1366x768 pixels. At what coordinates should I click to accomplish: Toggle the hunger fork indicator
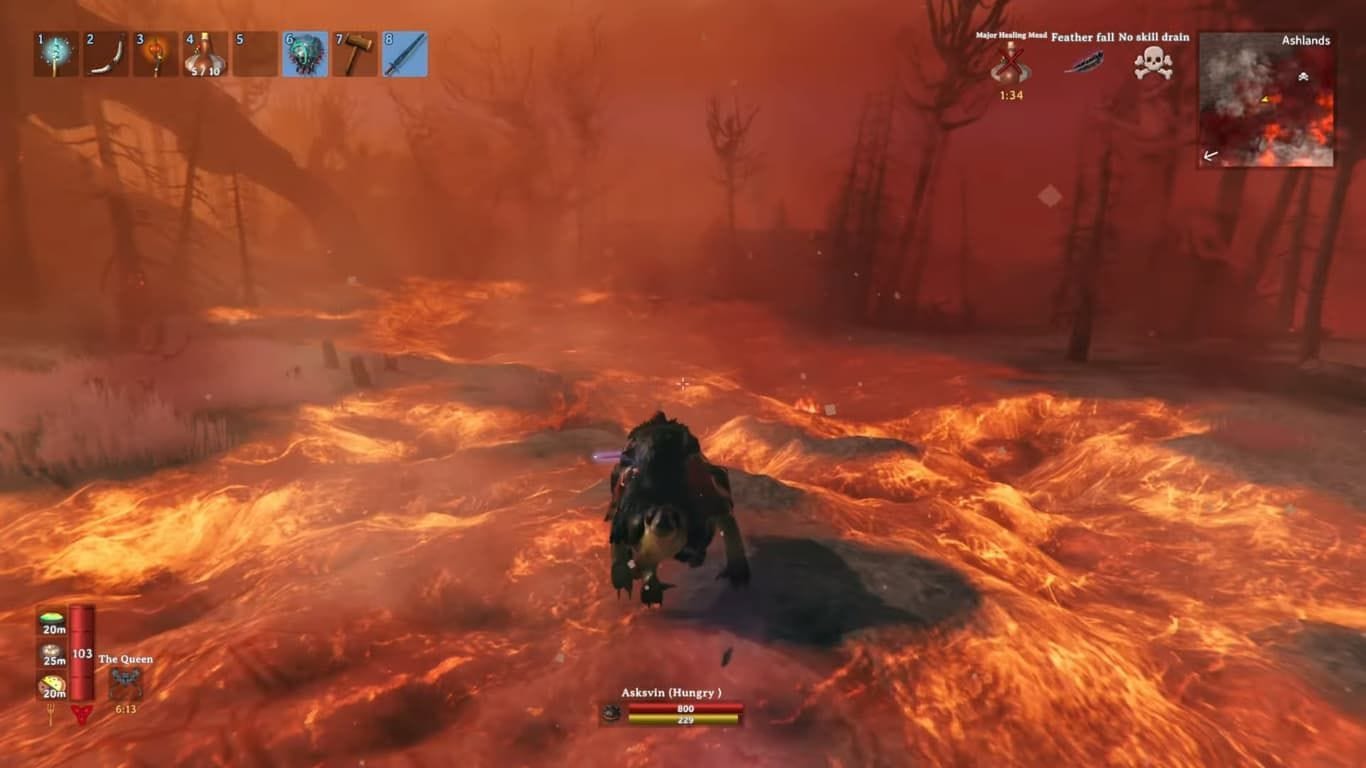pos(51,713)
